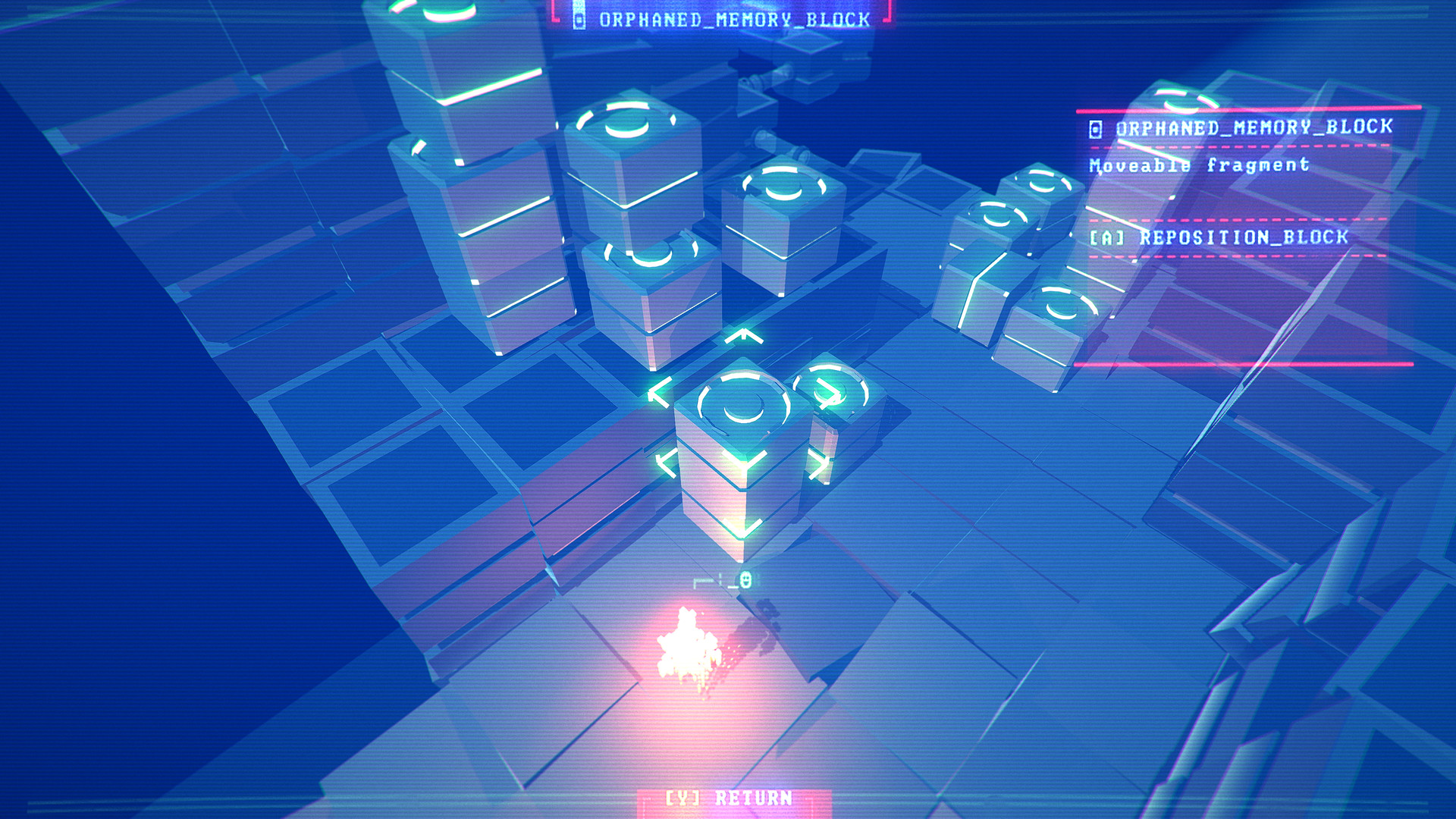
Task: Collapse the ORPHANED_MEMORY_BLOCK info panel
Action: (x=1240, y=129)
